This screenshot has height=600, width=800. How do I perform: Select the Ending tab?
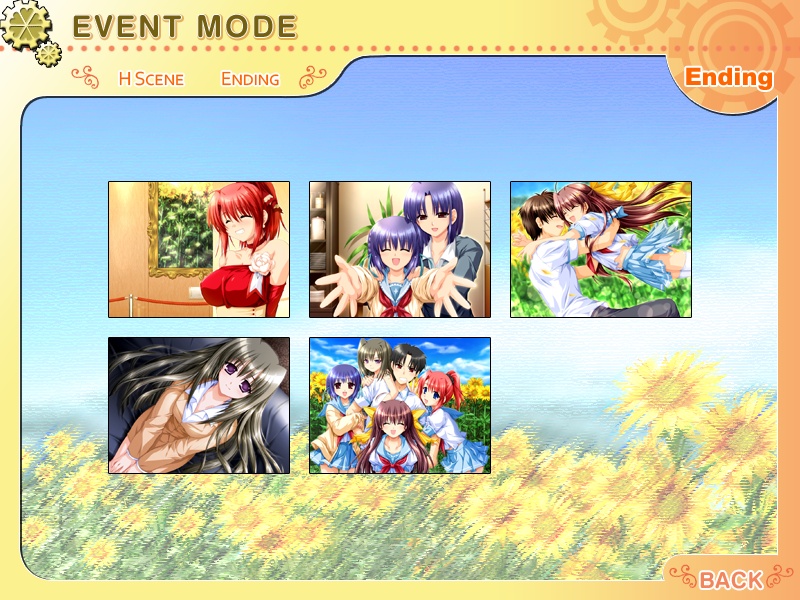click(250, 79)
